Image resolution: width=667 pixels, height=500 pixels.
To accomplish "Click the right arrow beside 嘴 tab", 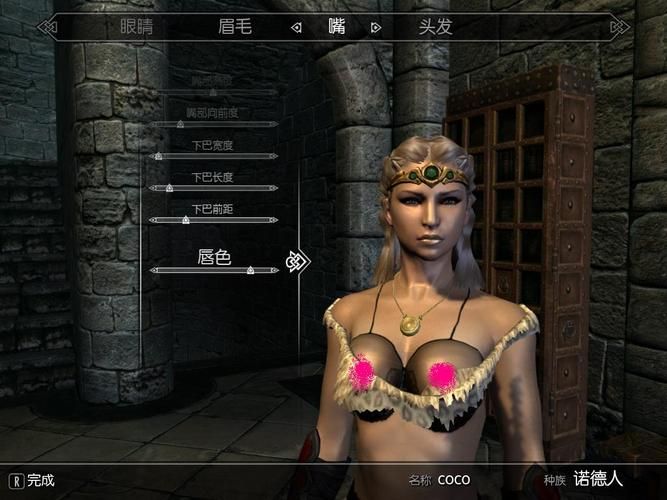I will [x=376, y=28].
